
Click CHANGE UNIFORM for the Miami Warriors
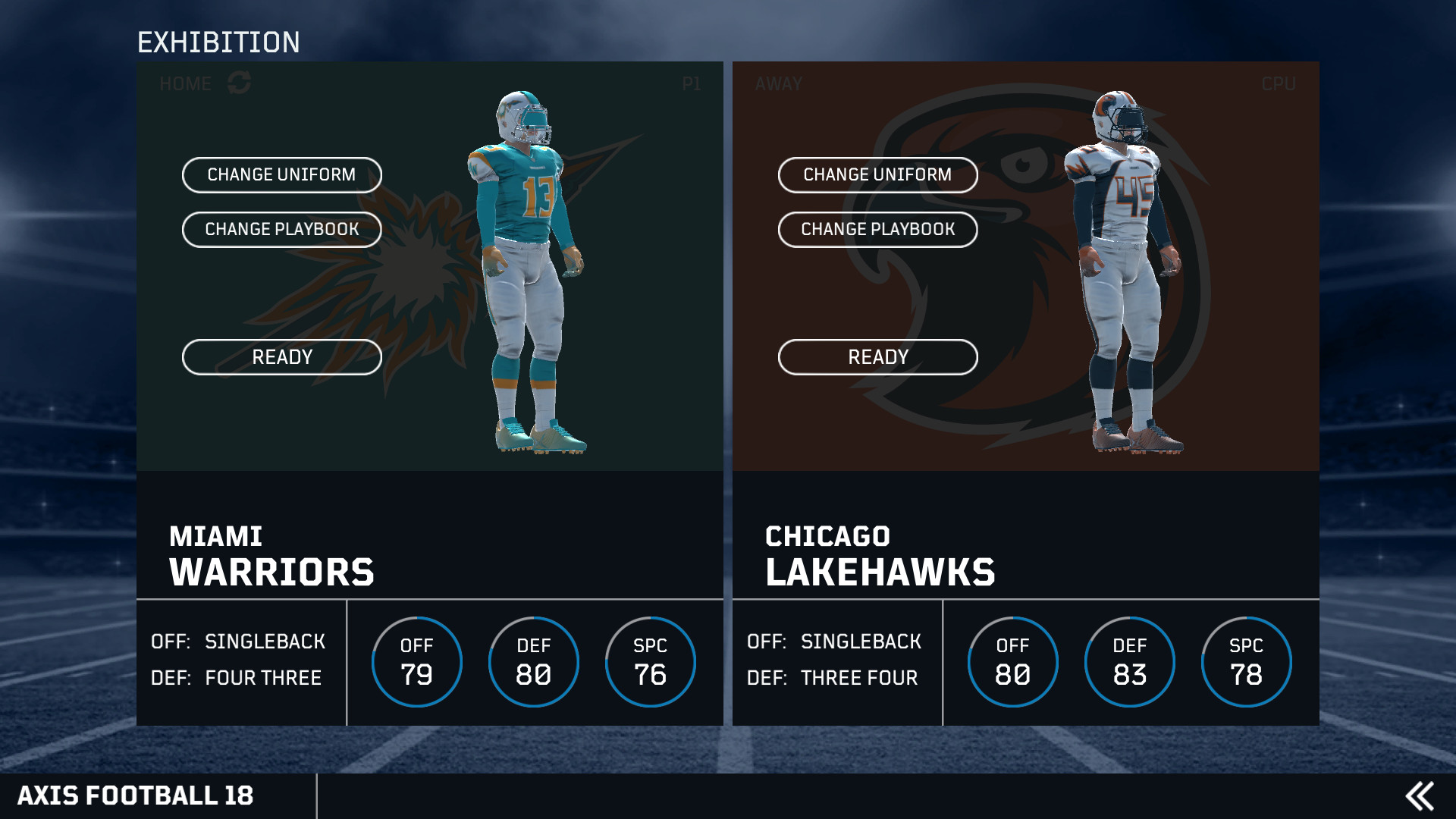[281, 175]
